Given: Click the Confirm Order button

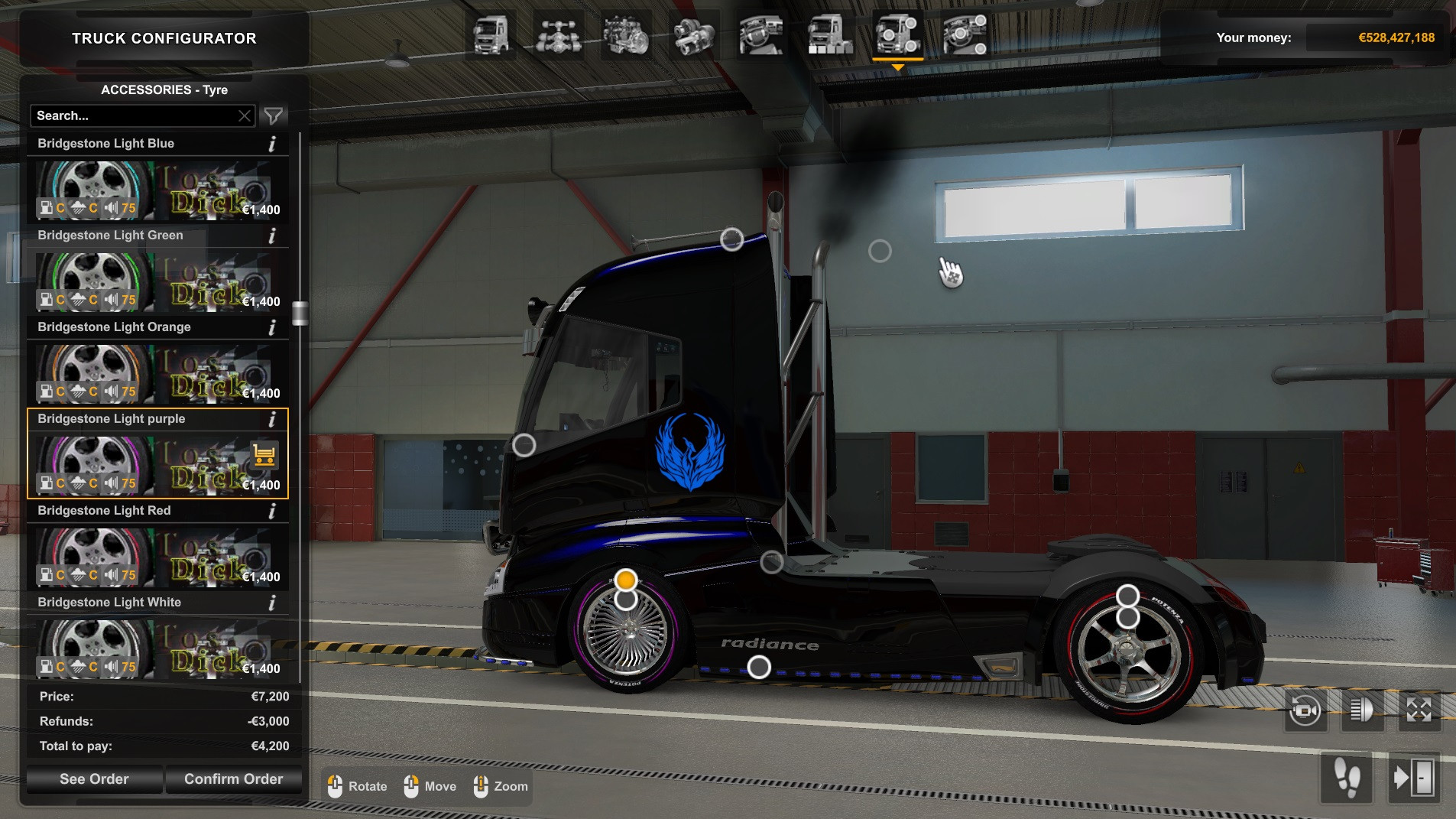Looking at the screenshot, I should tap(233, 778).
